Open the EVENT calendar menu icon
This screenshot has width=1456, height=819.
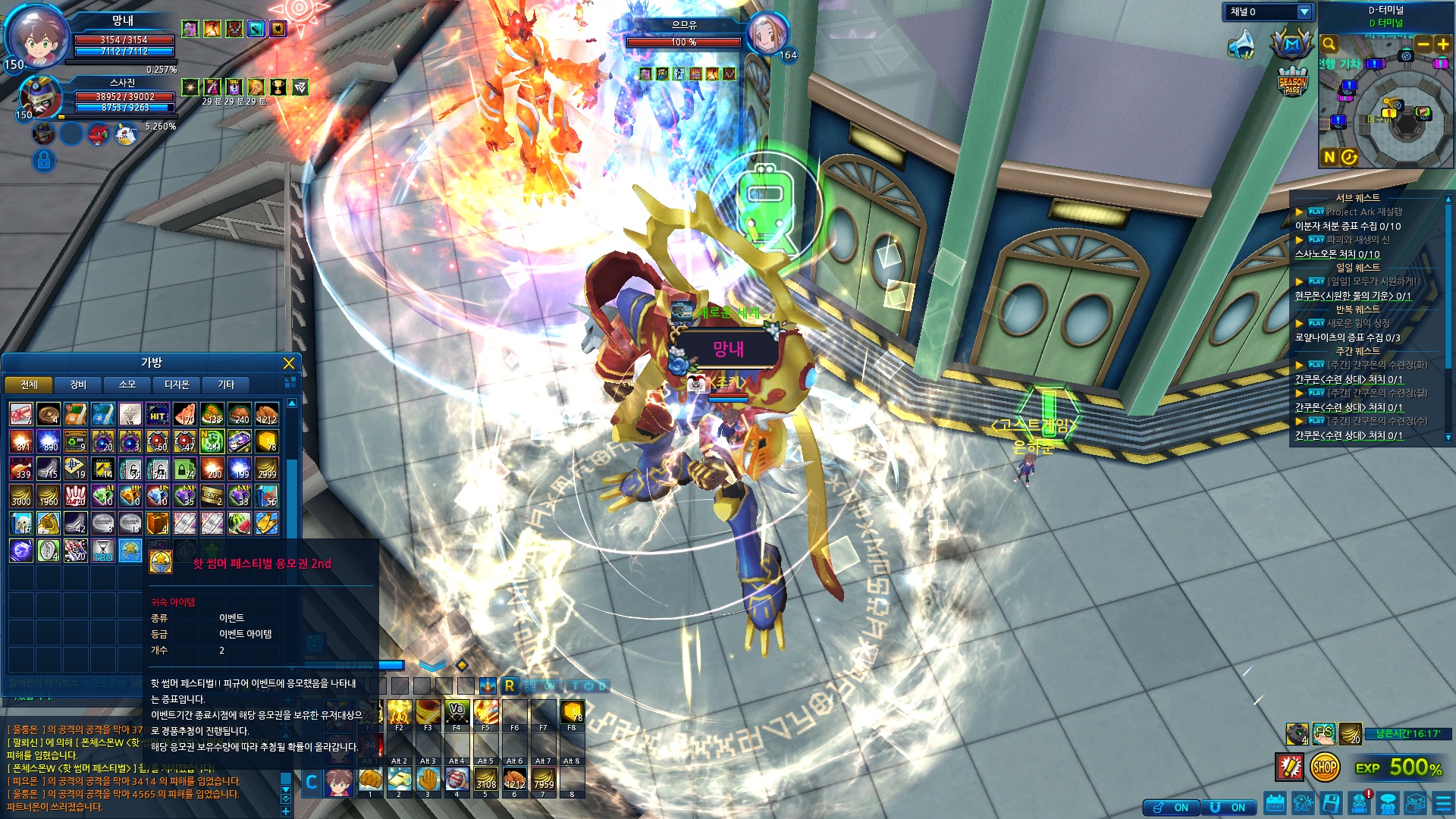click(x=1275, y=803)
